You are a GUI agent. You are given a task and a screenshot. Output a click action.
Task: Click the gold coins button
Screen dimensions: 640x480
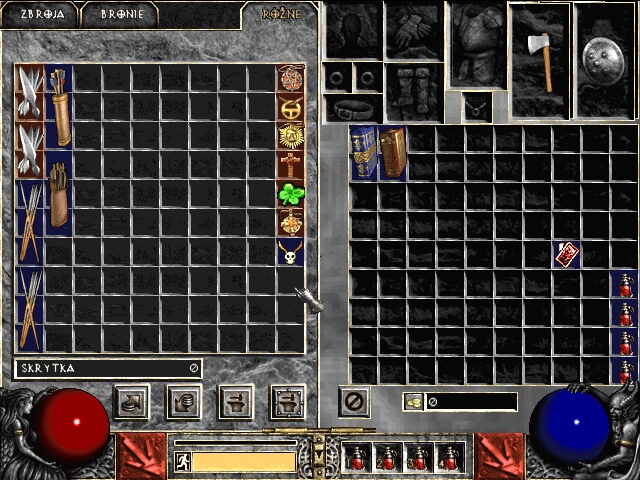[413, 401]
